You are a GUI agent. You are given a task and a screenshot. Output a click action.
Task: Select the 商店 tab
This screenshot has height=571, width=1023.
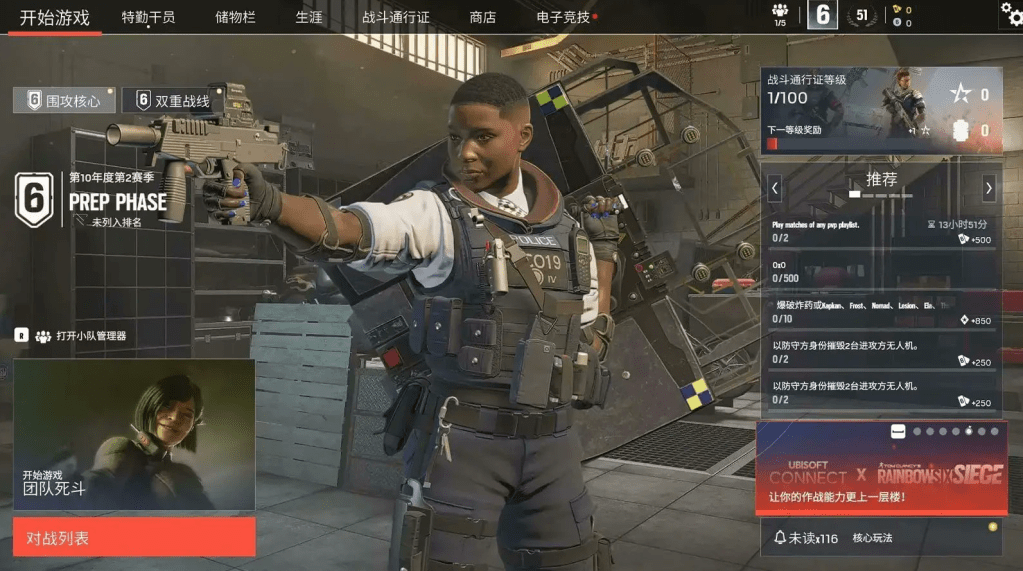[x=482, y=17]
